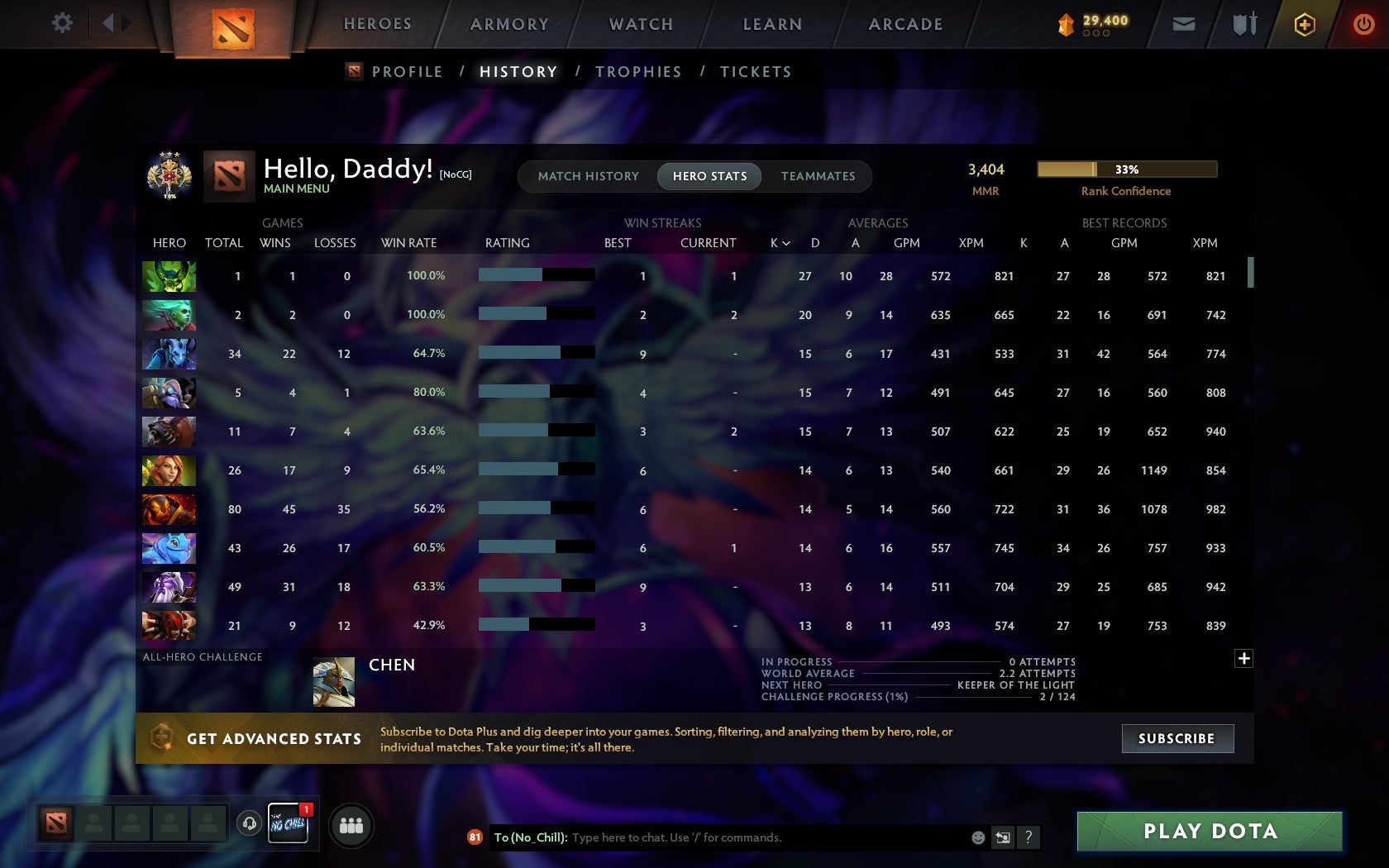Viewport: 1389px width, 868px height.
Task: Click the Dota Plus shield icon
Action: 1305,24
